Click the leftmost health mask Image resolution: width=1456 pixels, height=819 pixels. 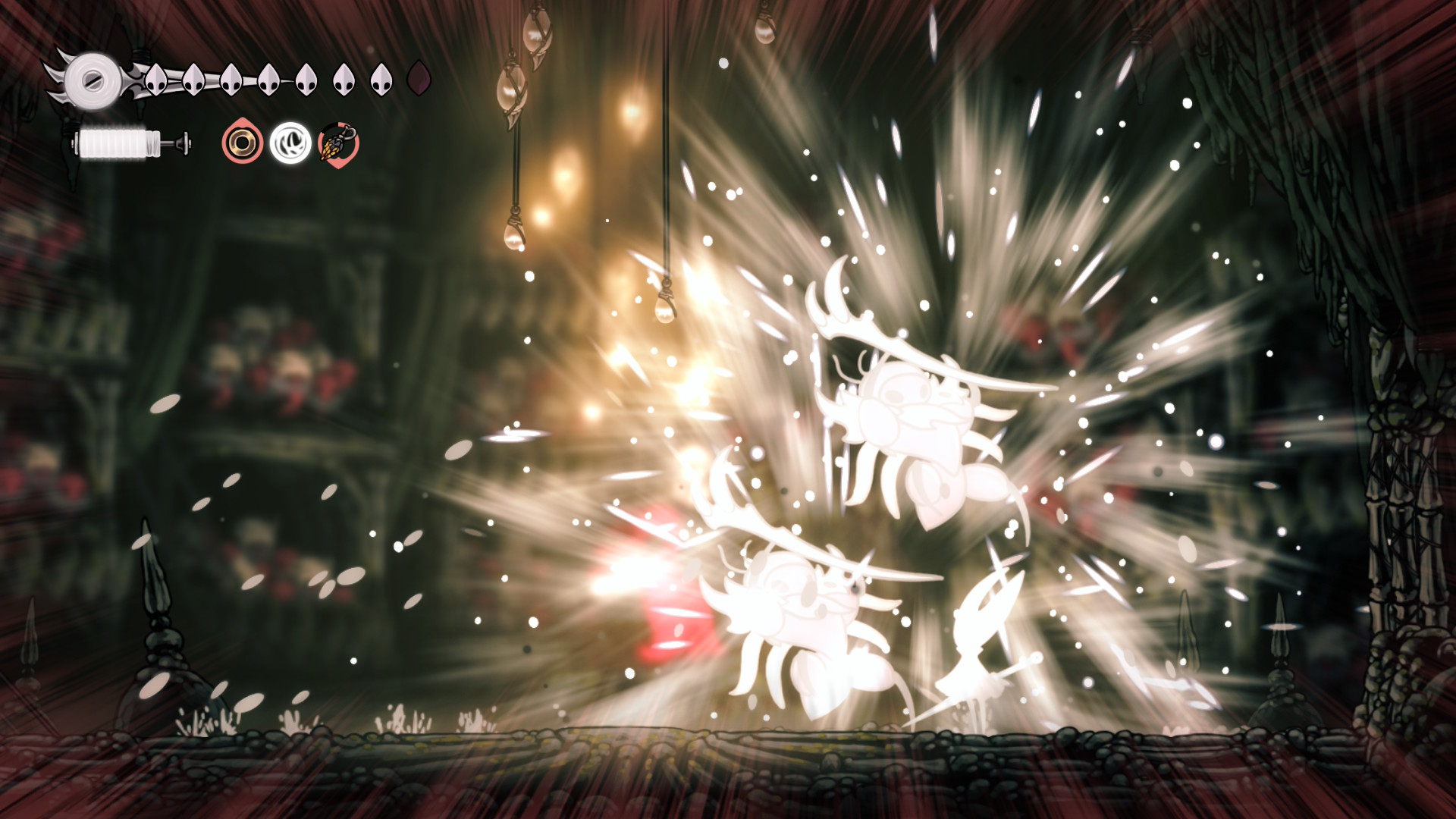click(x=156, y=77)
